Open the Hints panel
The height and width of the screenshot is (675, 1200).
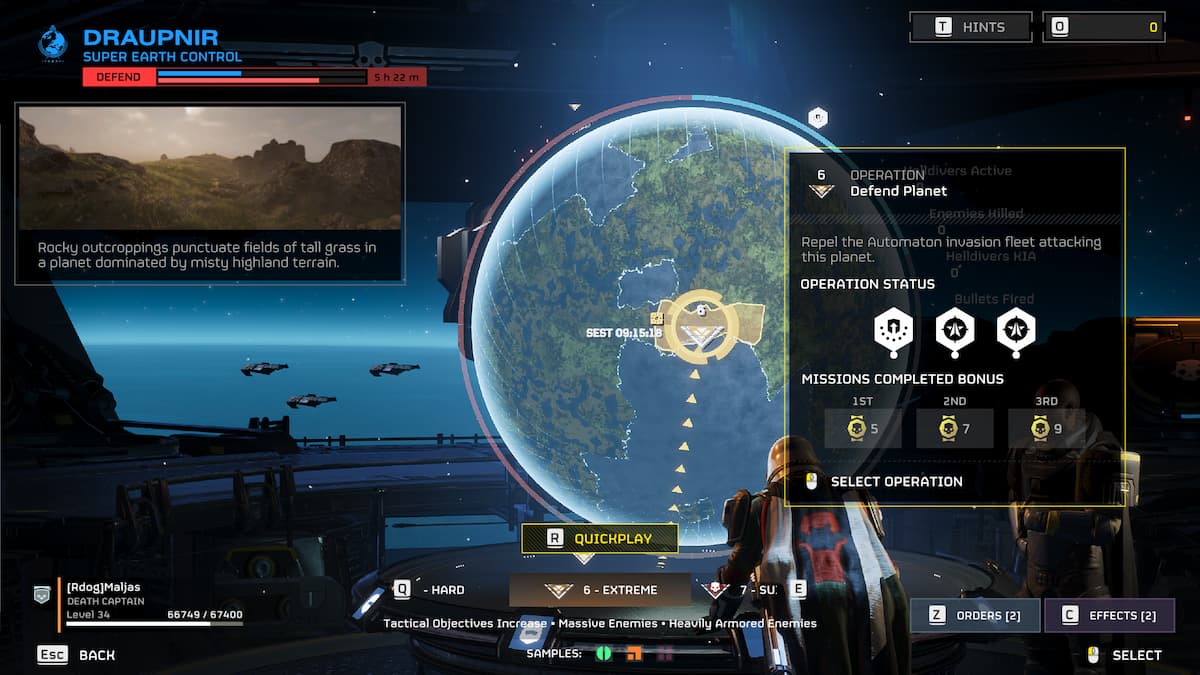click(x=970, y=27)
